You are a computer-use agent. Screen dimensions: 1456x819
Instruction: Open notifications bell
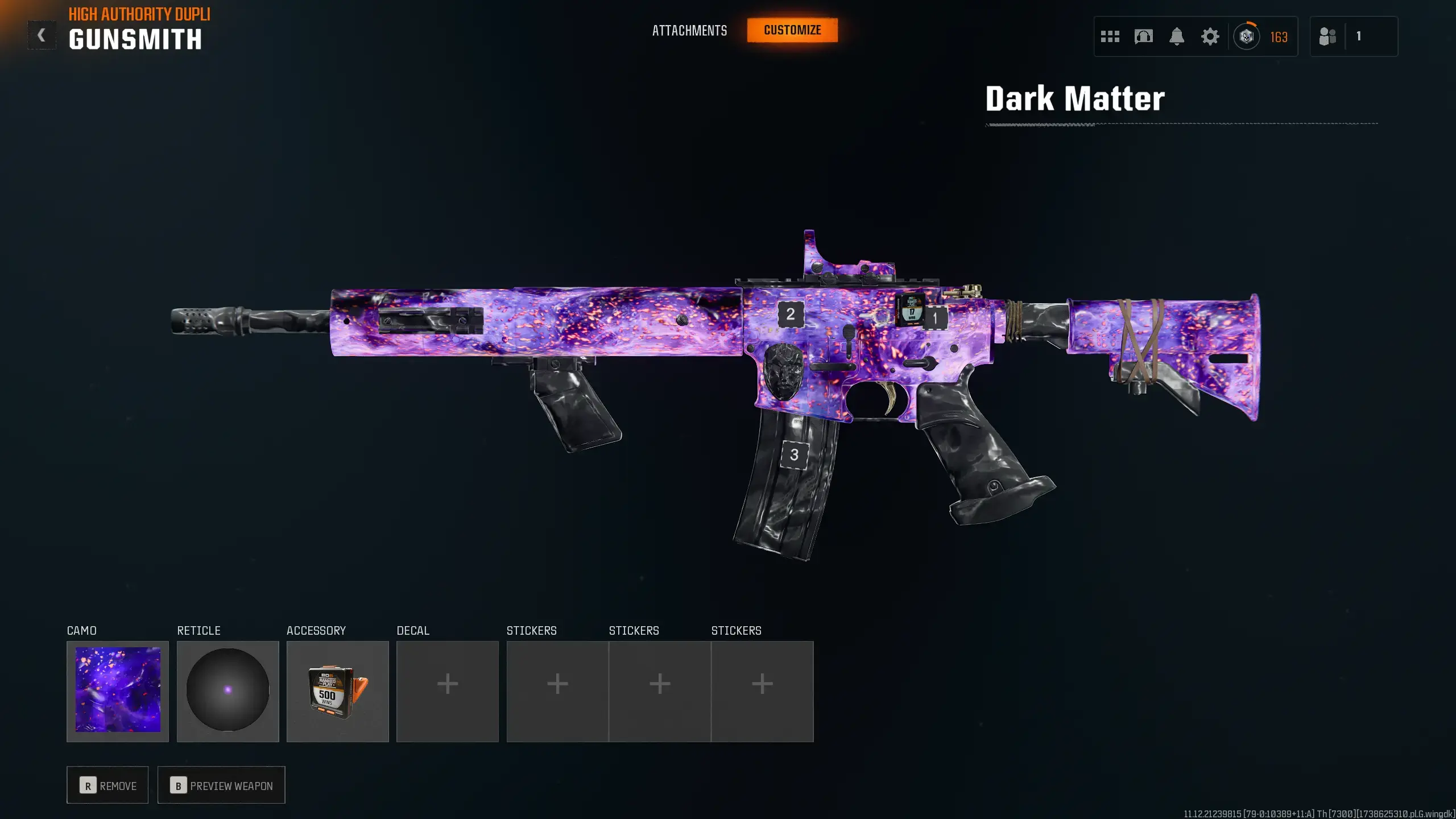(1177, 37)
